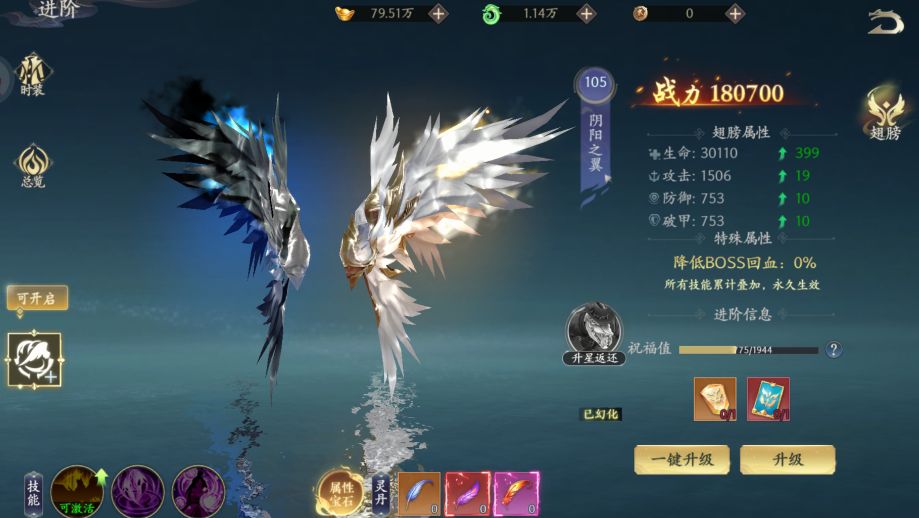Select the purple feather spirit pill
This screenshot has height=518, width=919.
[468, 494]
